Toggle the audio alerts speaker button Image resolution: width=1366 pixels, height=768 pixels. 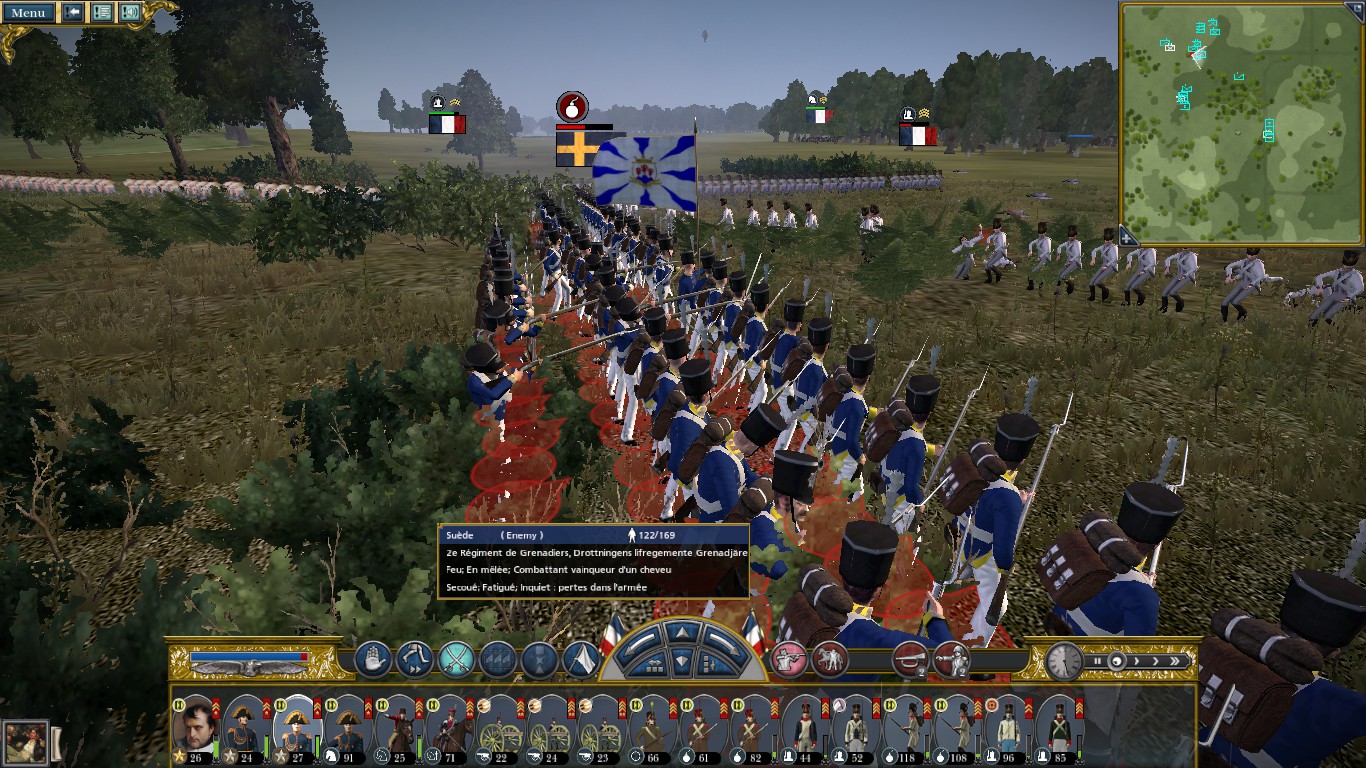(x=130, y=13)
